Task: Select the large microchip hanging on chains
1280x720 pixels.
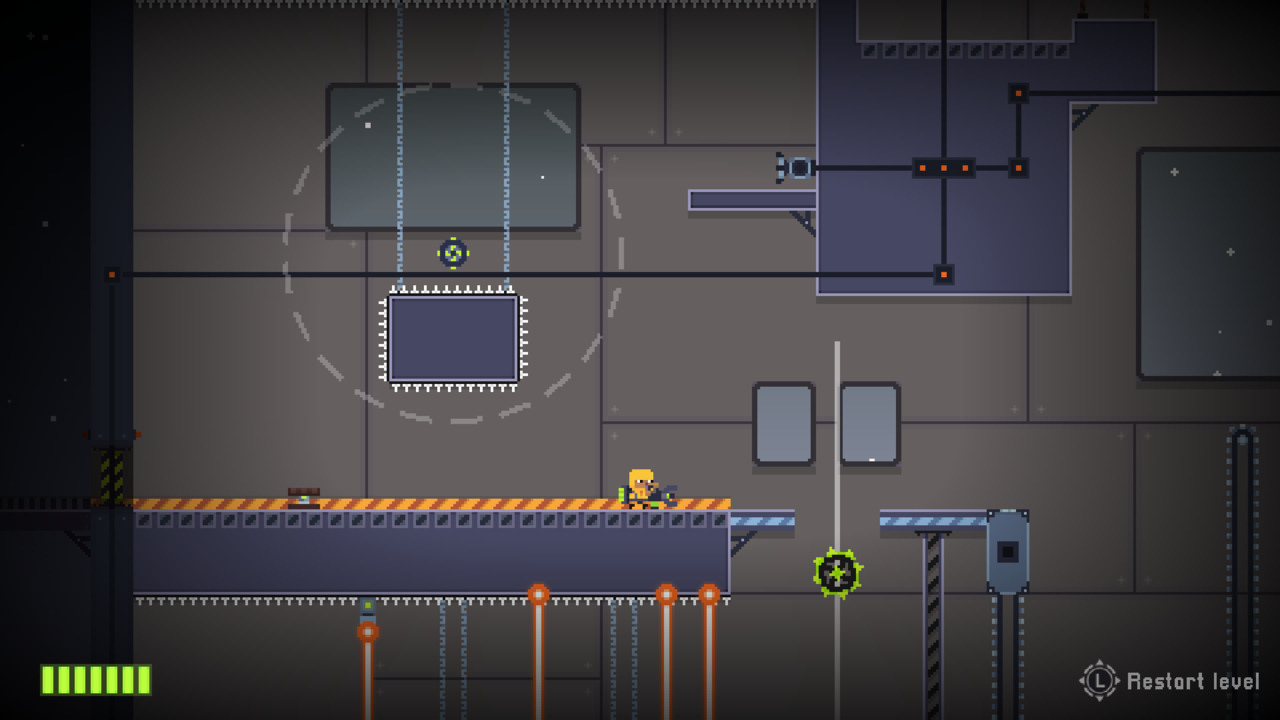Action: 451,340
